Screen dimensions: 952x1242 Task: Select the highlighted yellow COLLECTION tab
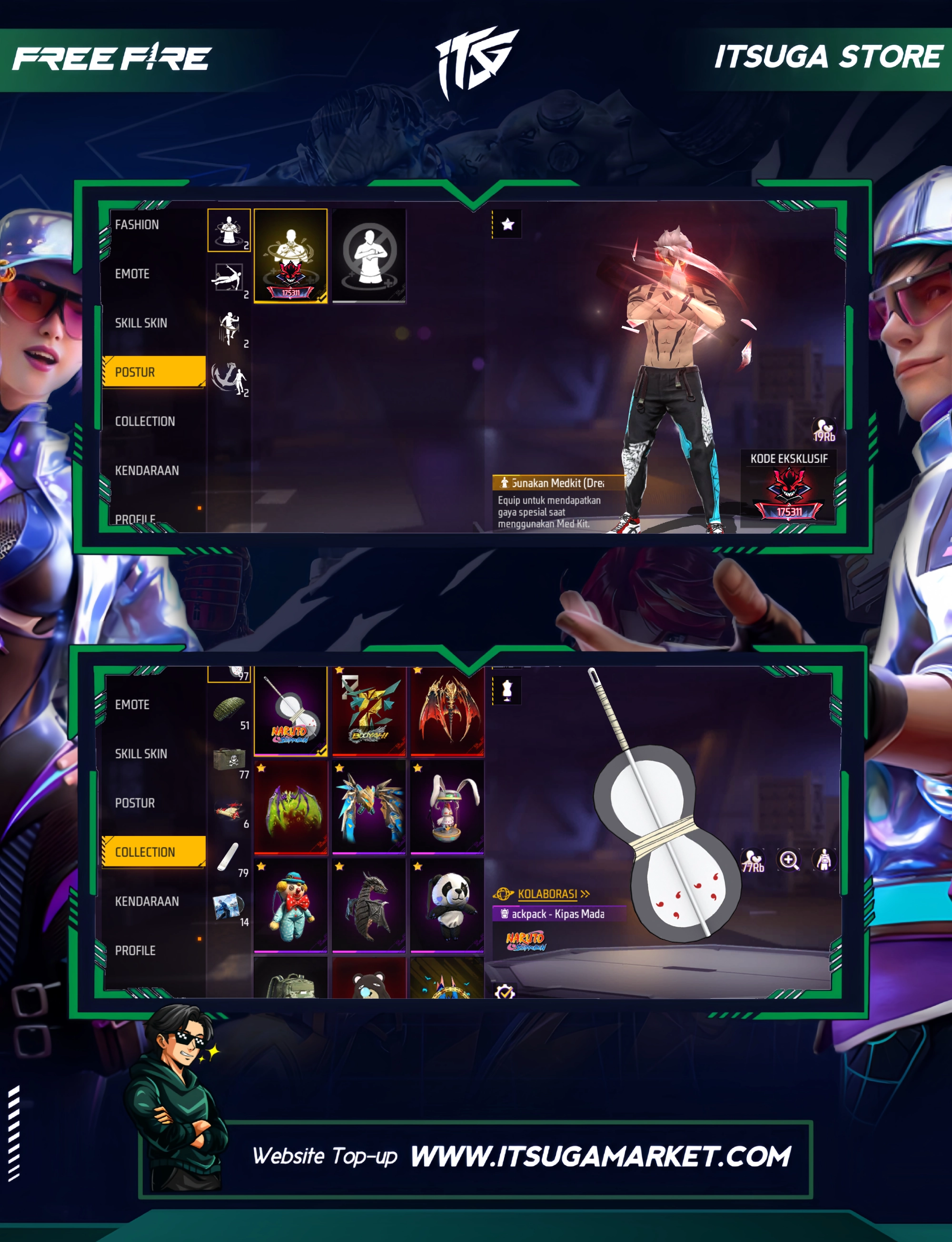coord(153,852)
